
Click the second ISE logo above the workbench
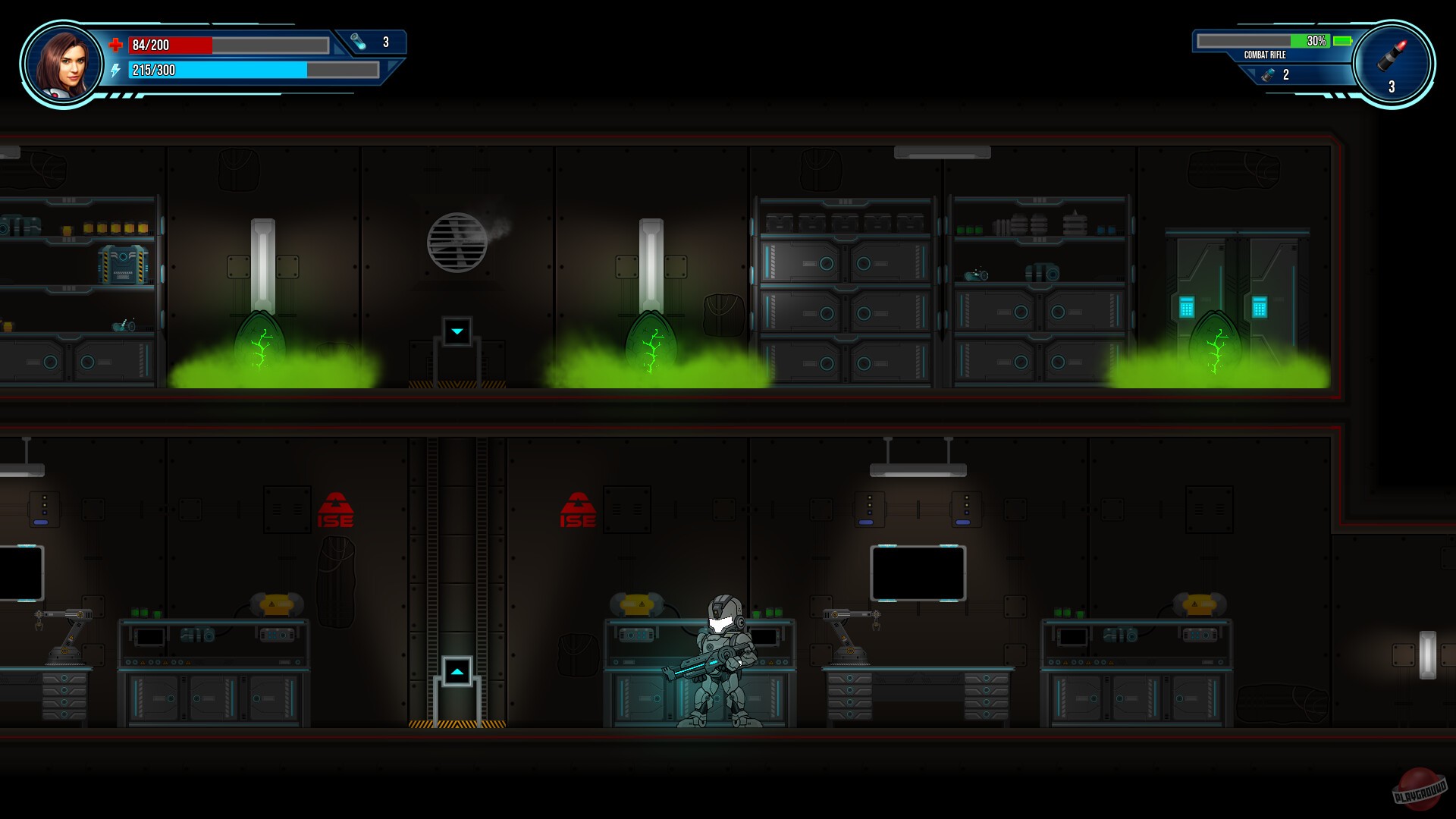click(578, 507)
